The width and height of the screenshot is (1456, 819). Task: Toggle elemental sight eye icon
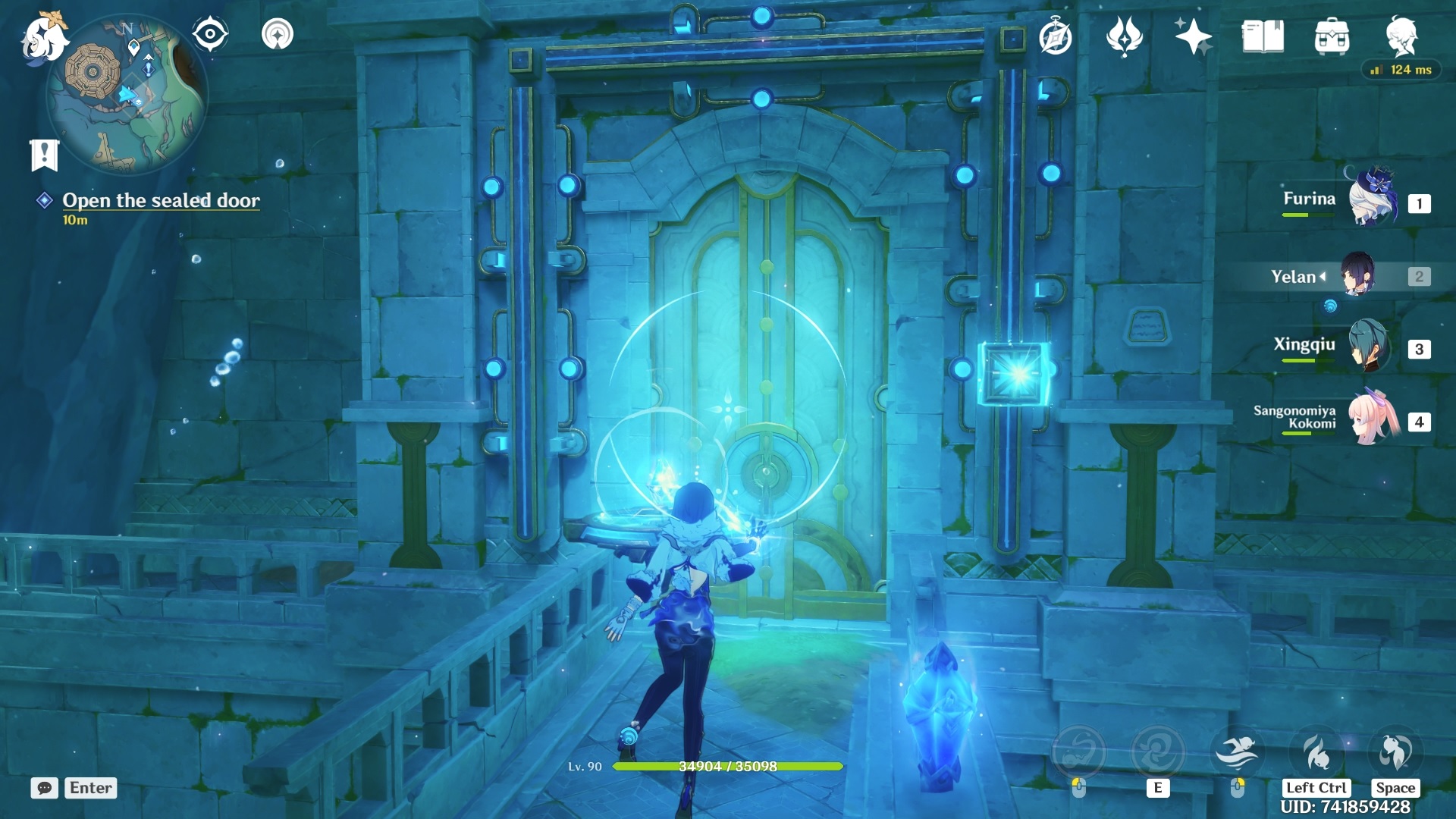pyautogui.click(x=210, y=34)
